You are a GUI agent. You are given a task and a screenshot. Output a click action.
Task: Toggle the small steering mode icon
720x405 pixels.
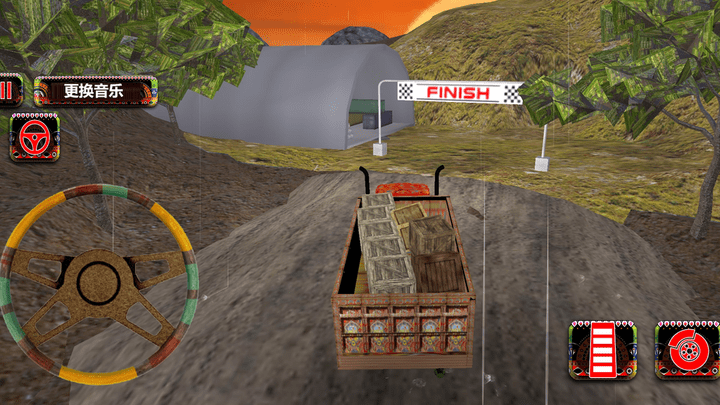[34, 137]
